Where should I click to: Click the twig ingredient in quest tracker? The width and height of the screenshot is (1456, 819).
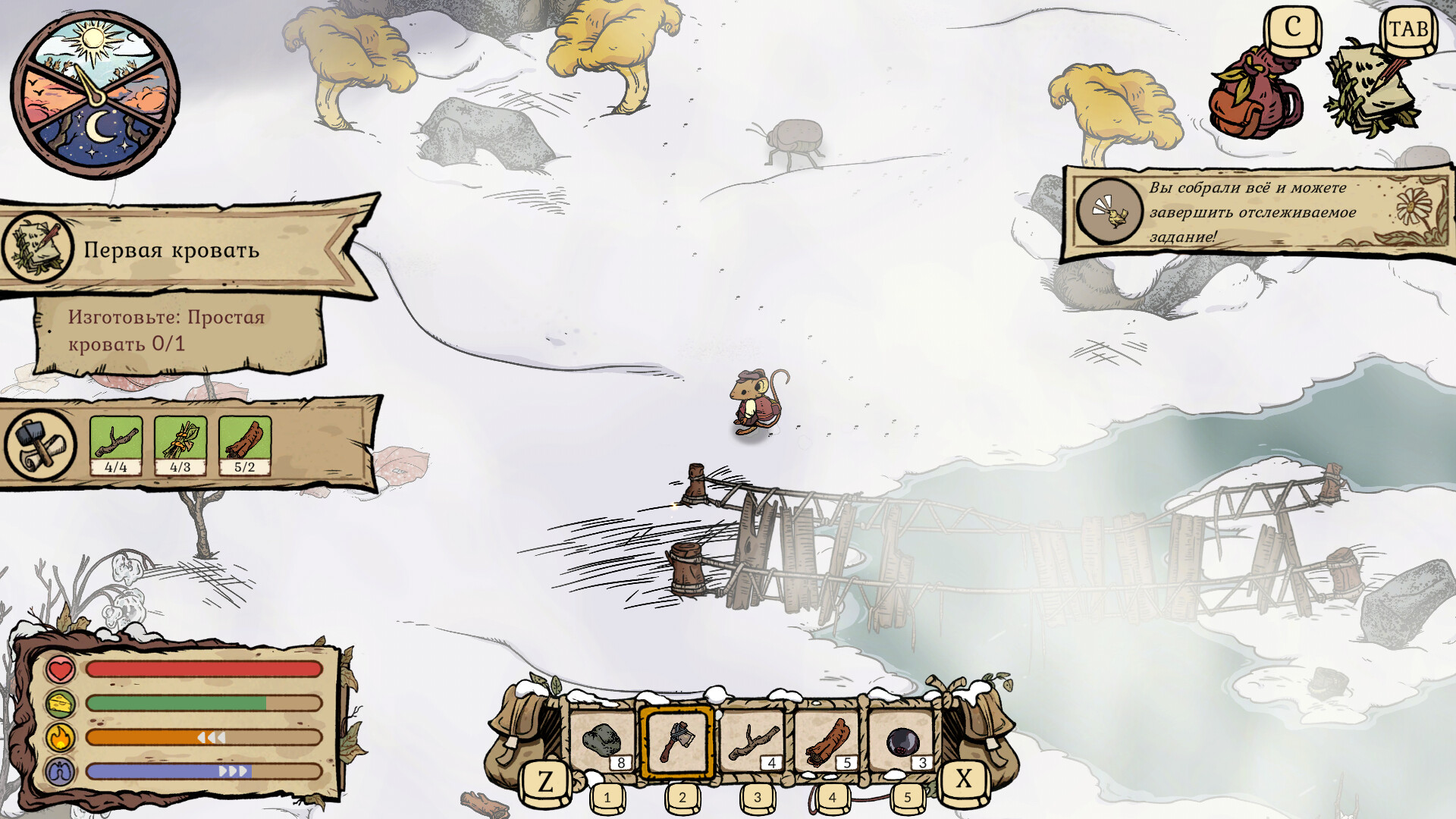click(116, 445)
